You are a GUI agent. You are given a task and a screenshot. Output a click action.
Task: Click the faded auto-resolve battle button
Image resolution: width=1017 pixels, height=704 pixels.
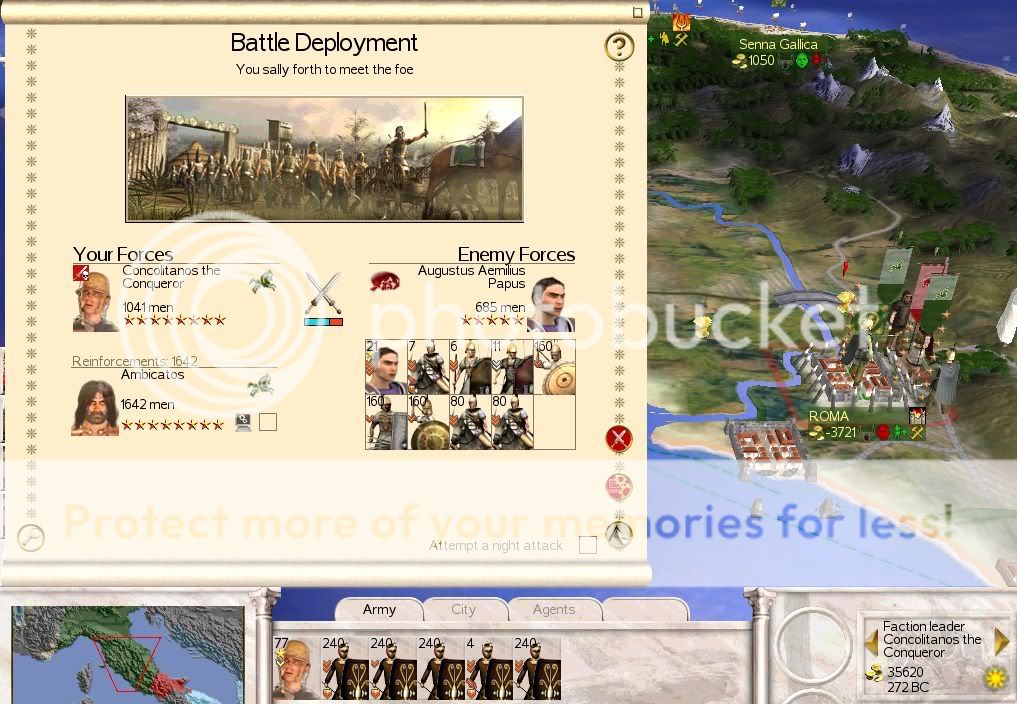pos(619,487)
